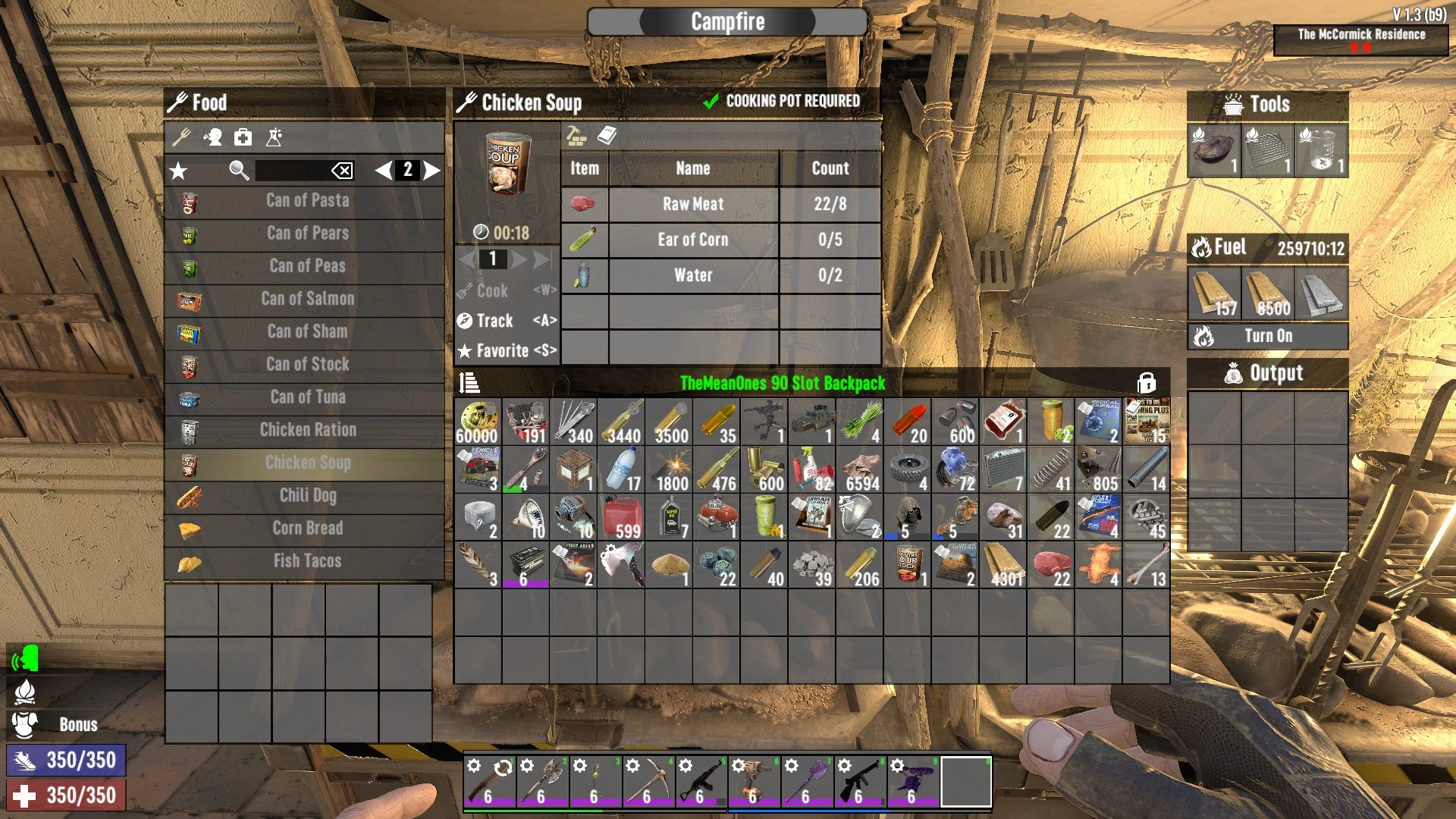
Task: Select the Chili Dog recipe
Action: point(306,496)
